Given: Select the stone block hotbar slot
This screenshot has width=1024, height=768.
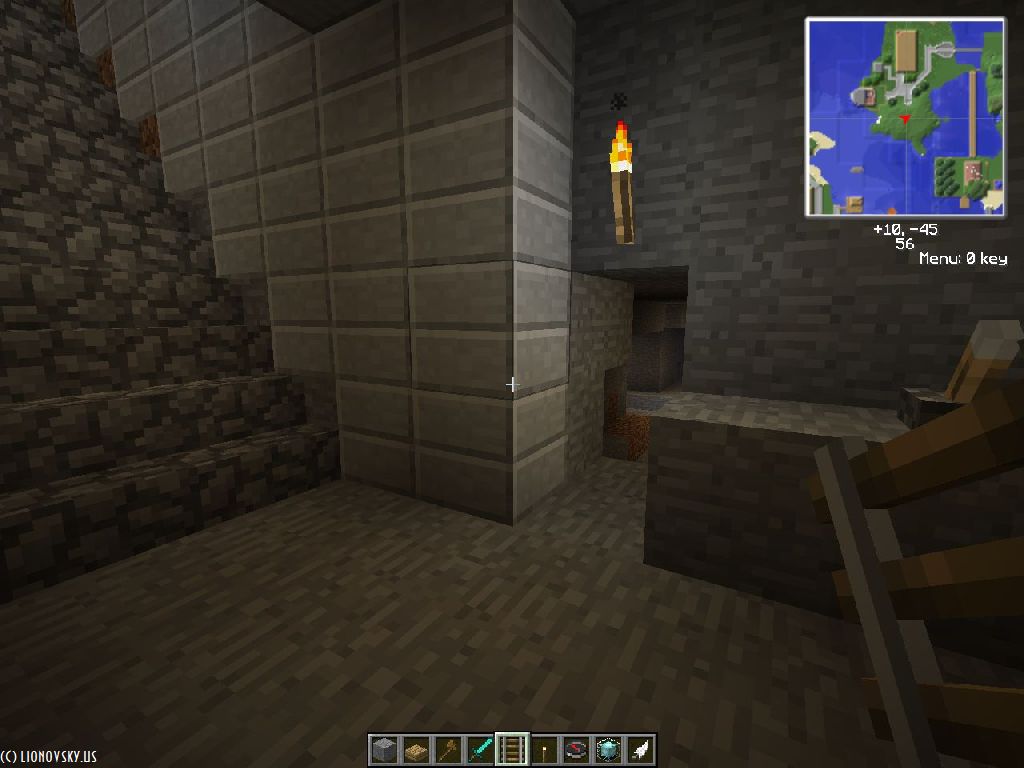Looking at the screenshot, I should (384, 749).
